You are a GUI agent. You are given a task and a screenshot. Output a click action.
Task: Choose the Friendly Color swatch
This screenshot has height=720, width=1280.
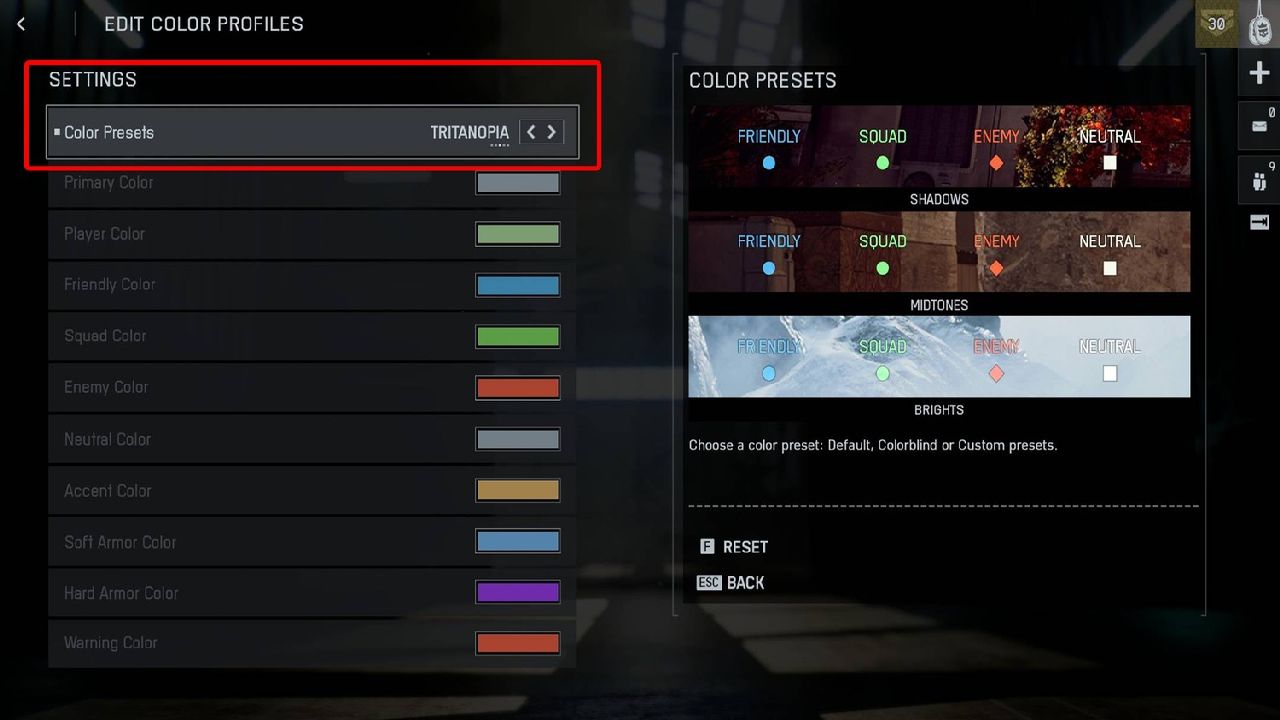pos(517,285)
